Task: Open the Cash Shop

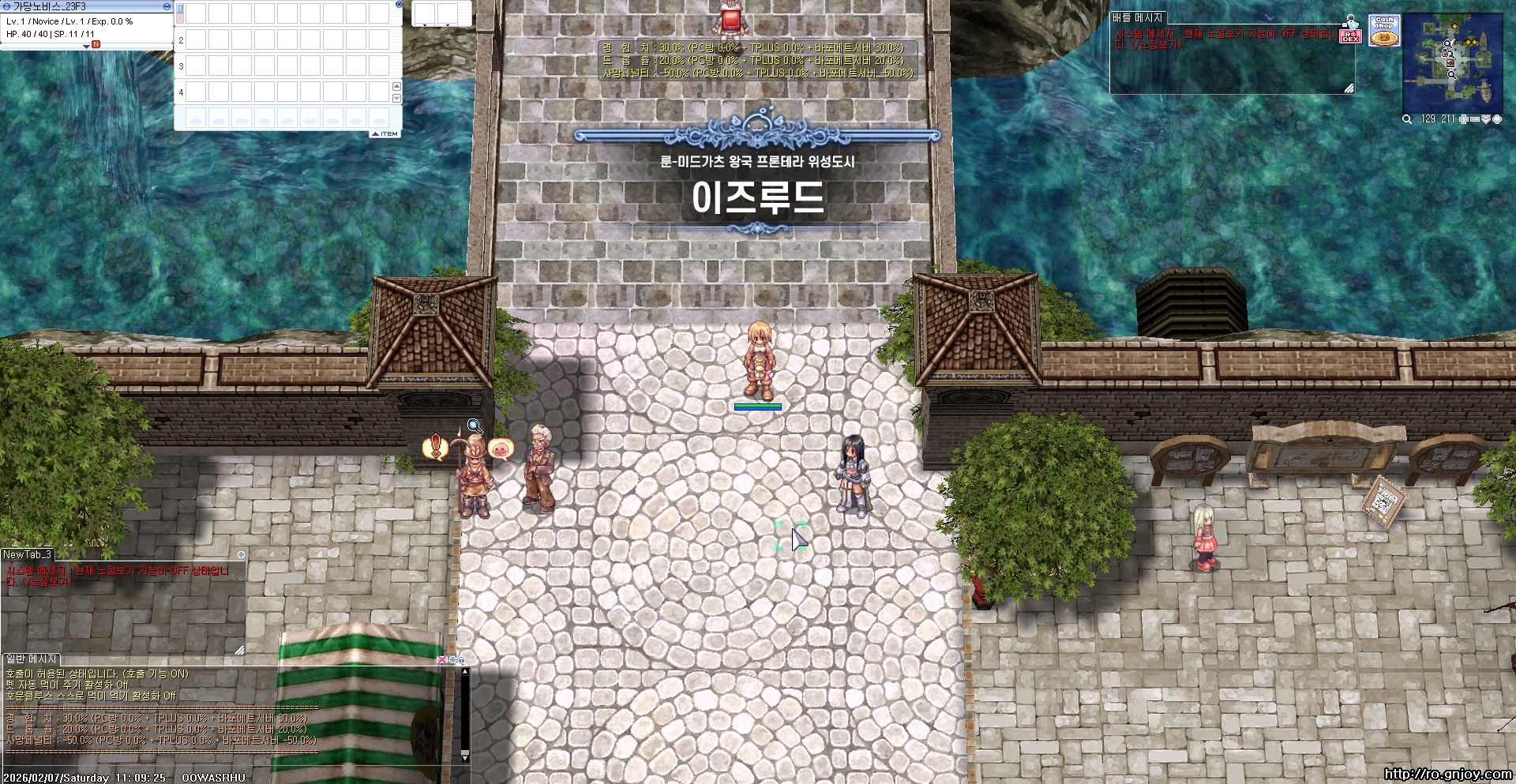Action: pyautogui.click(x=1384, y=30)
